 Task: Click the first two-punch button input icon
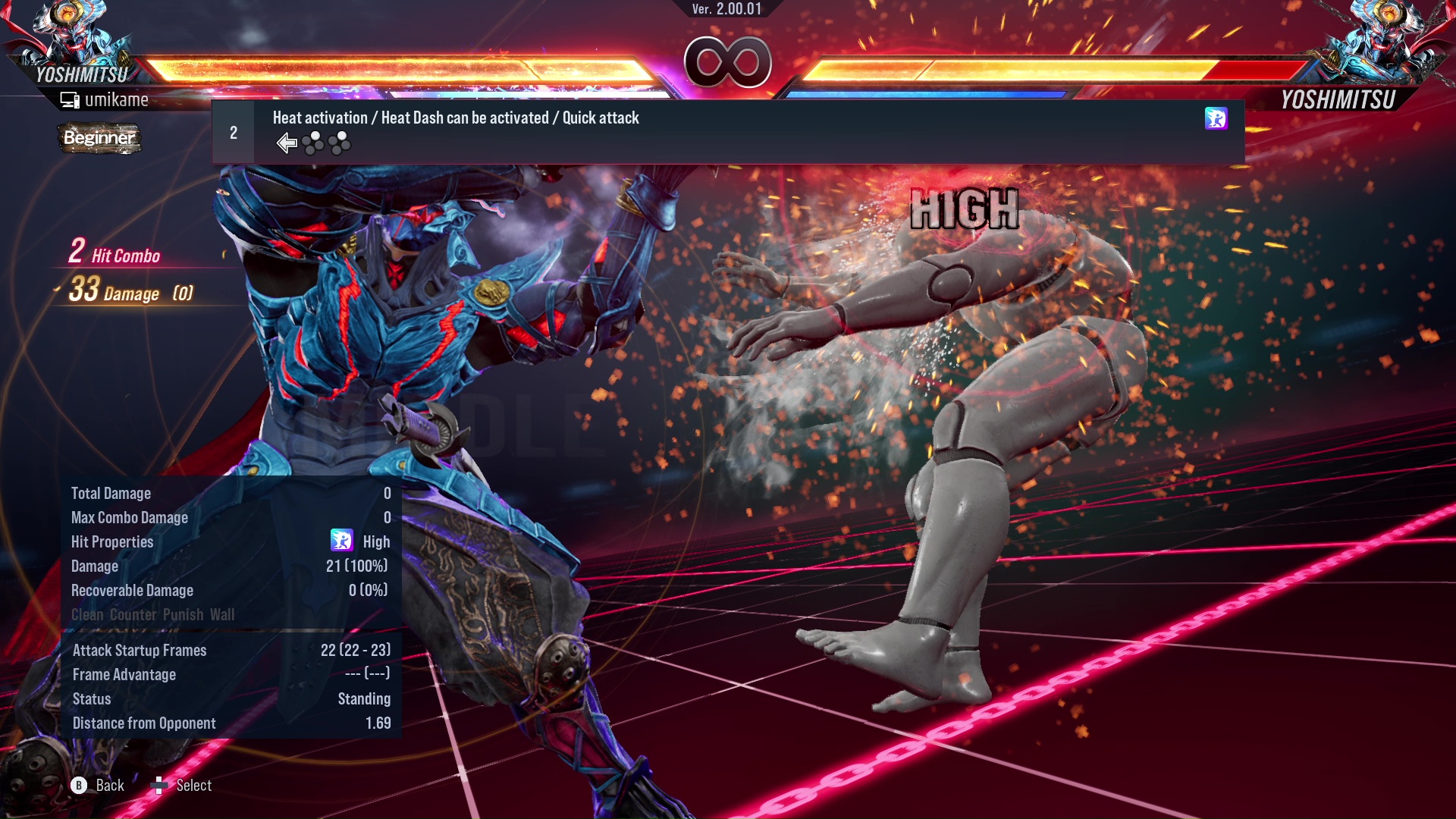(x=313, y=143)
